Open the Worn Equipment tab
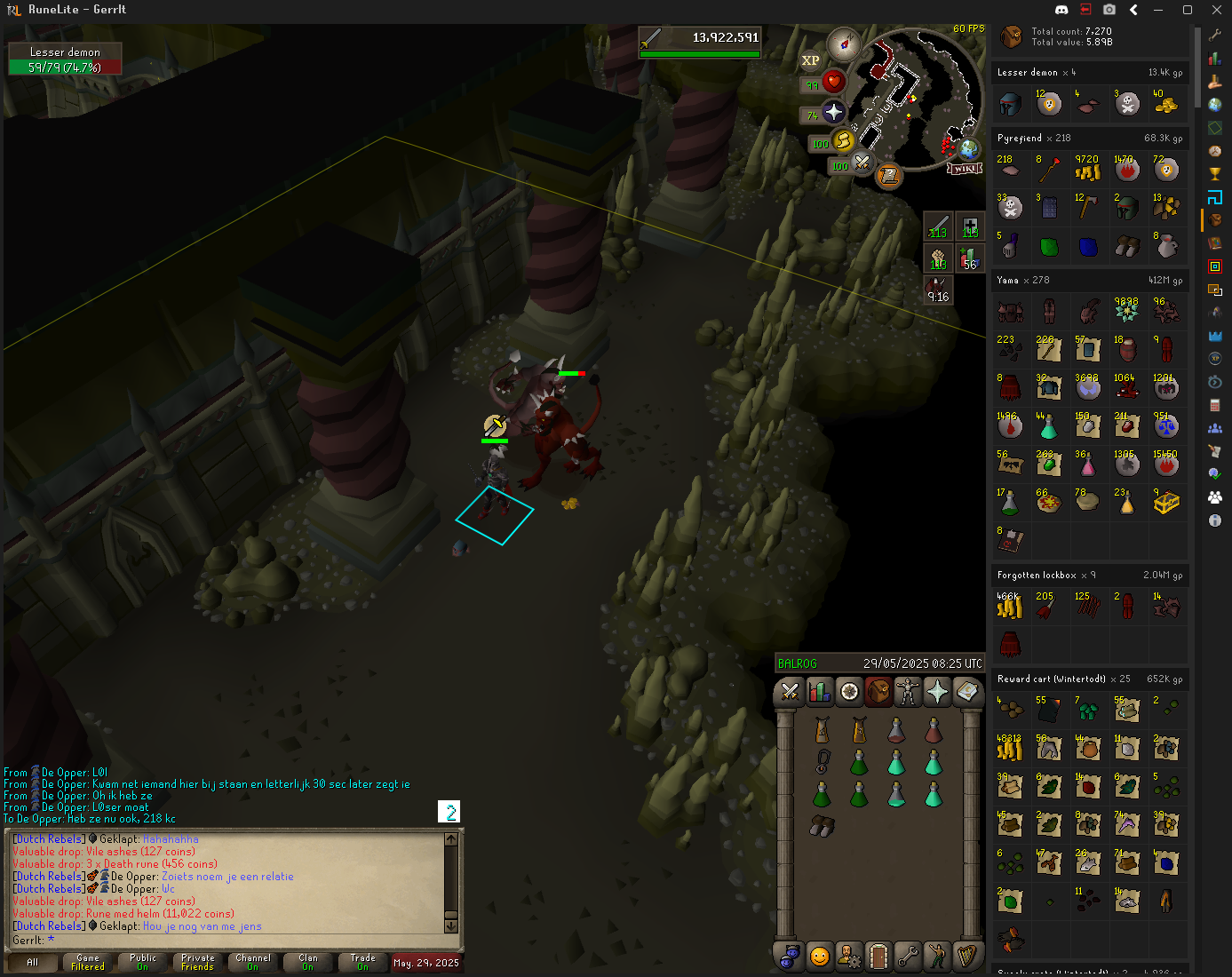The width and height of the screenshot is (1232, 977). [908, 691]
